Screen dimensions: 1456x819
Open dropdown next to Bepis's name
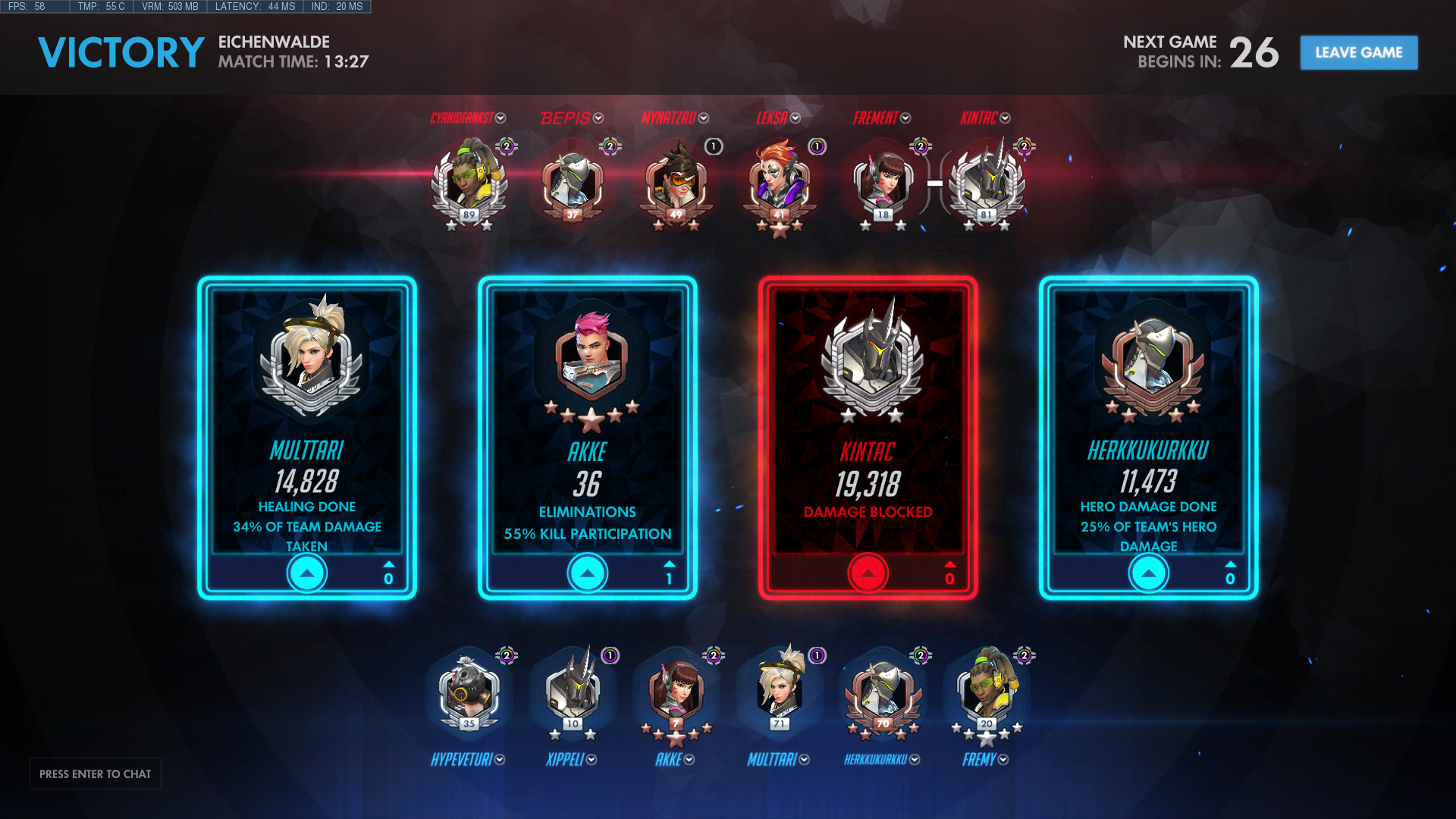(598, 118)
